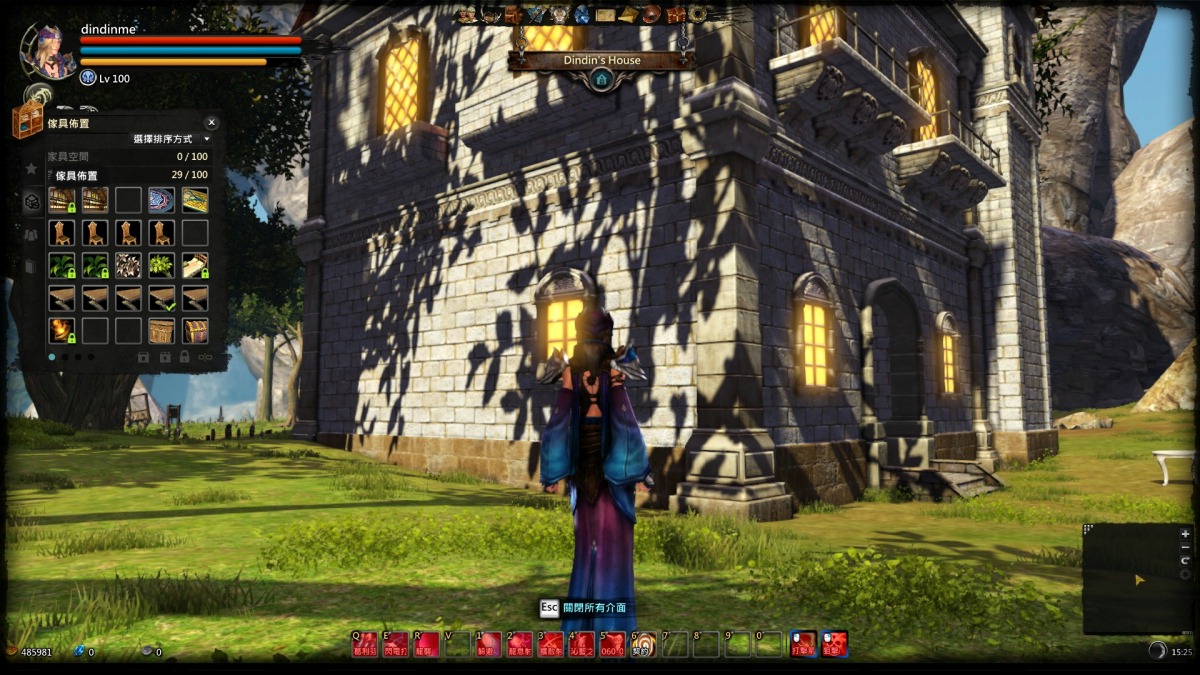Zoom in the minimap with plus button
This screenshot has width=1200, height=675.
click(1185, 535)
